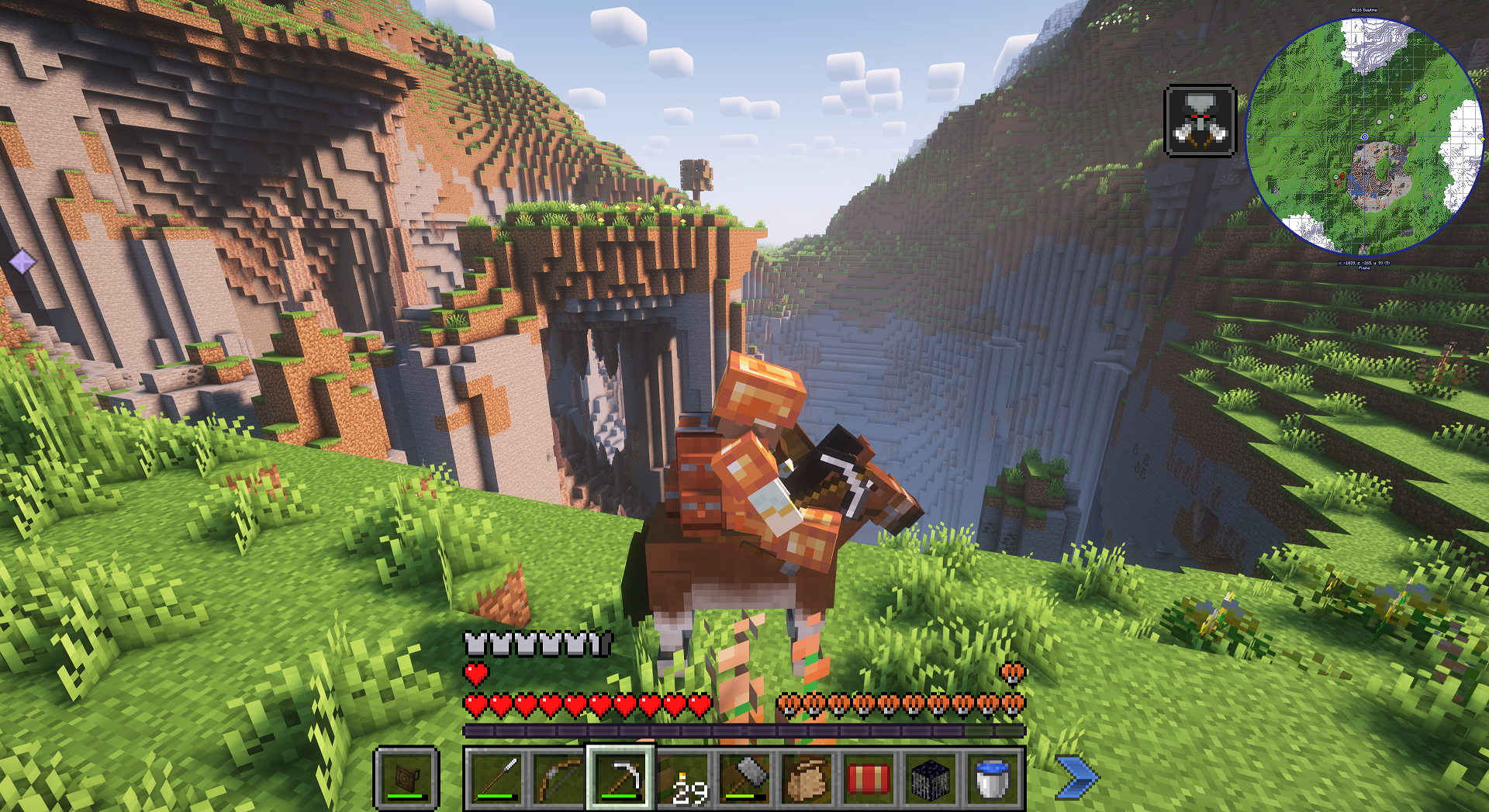Click the yellow waypoint marker on the minimap's right edge
The height and width of the screenshot is (812, 1489).
point(1484,139)
